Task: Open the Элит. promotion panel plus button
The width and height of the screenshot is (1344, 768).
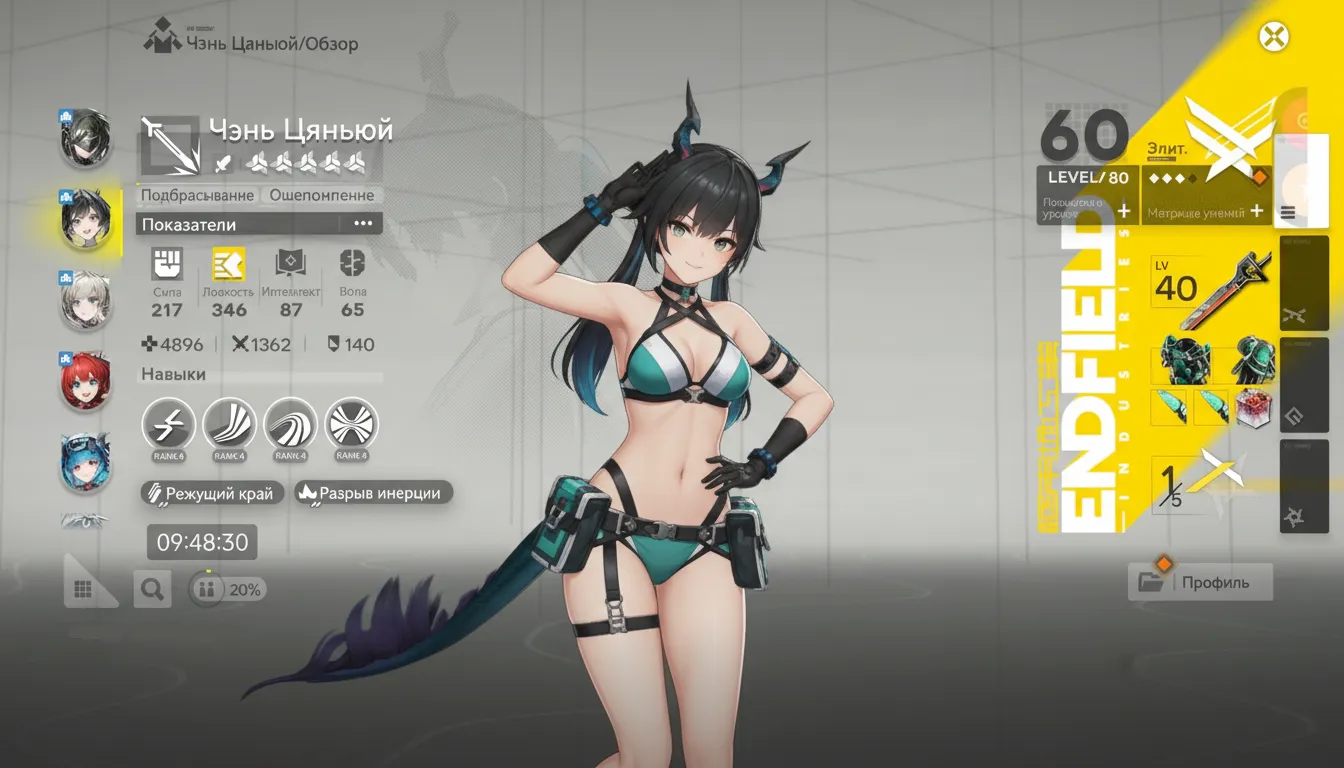Action: 1257,211
